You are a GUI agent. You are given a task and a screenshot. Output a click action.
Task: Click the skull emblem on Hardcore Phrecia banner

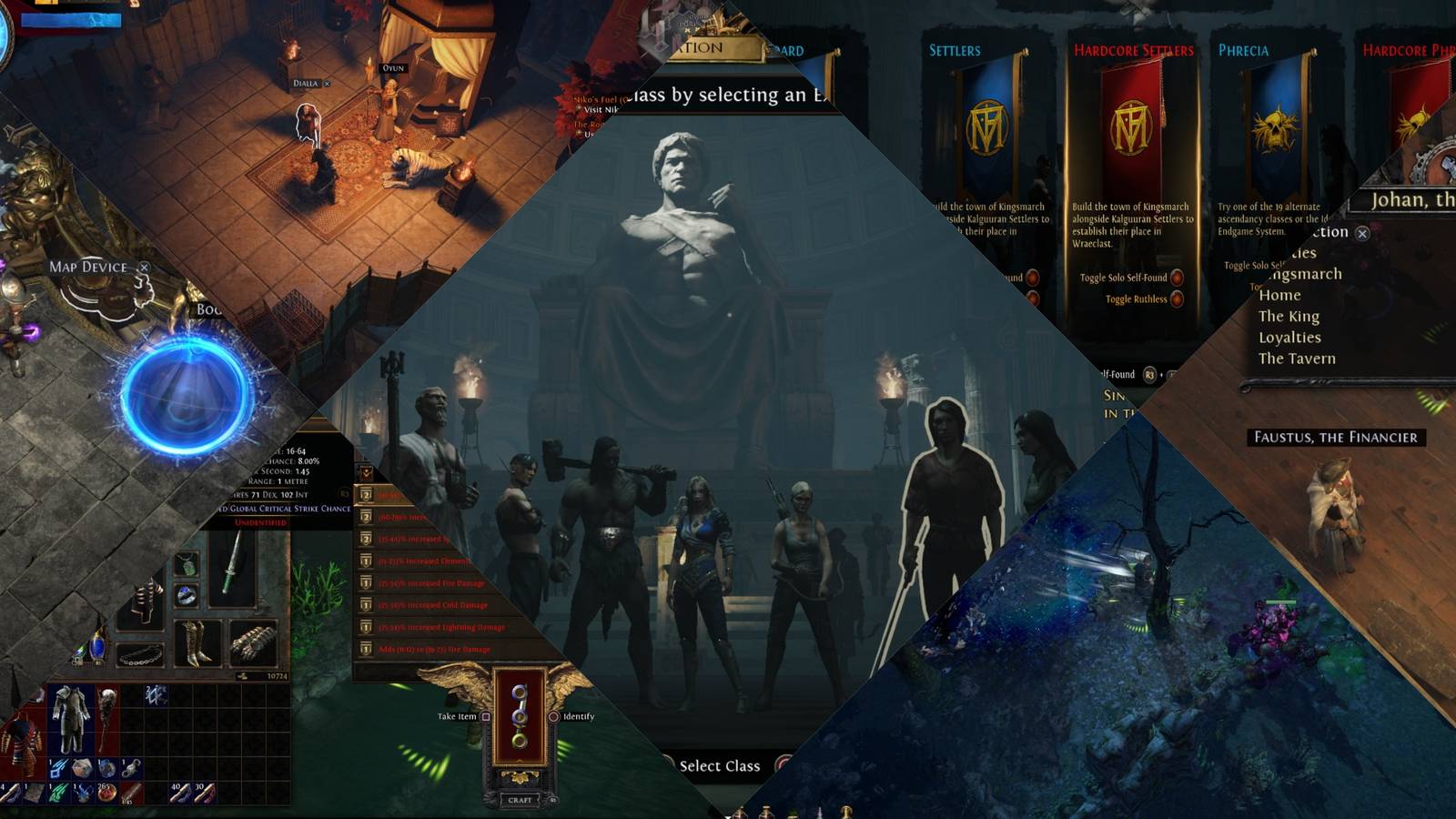(x=1416, y=118)
